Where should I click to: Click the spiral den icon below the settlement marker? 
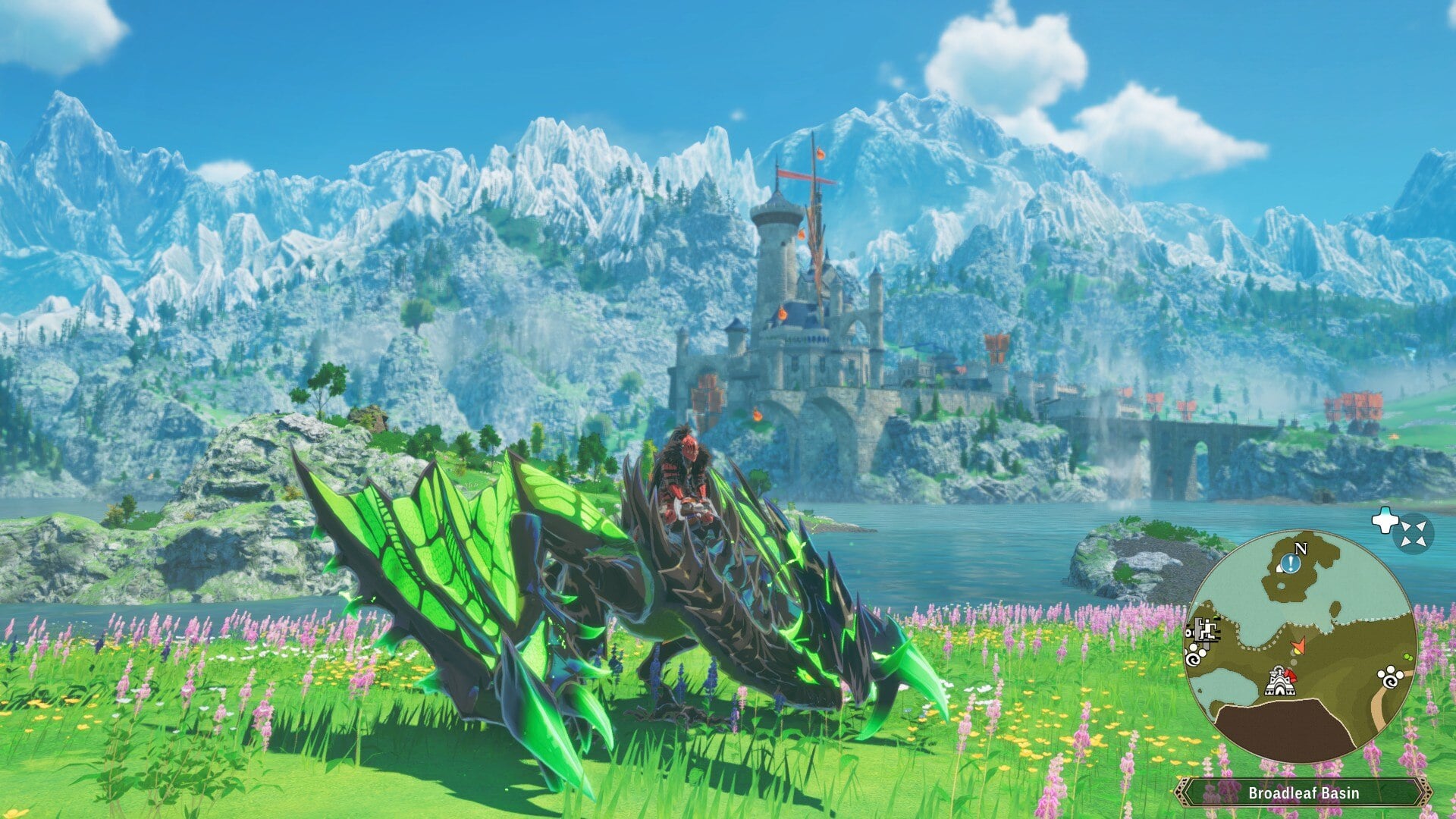point(1193,660)
